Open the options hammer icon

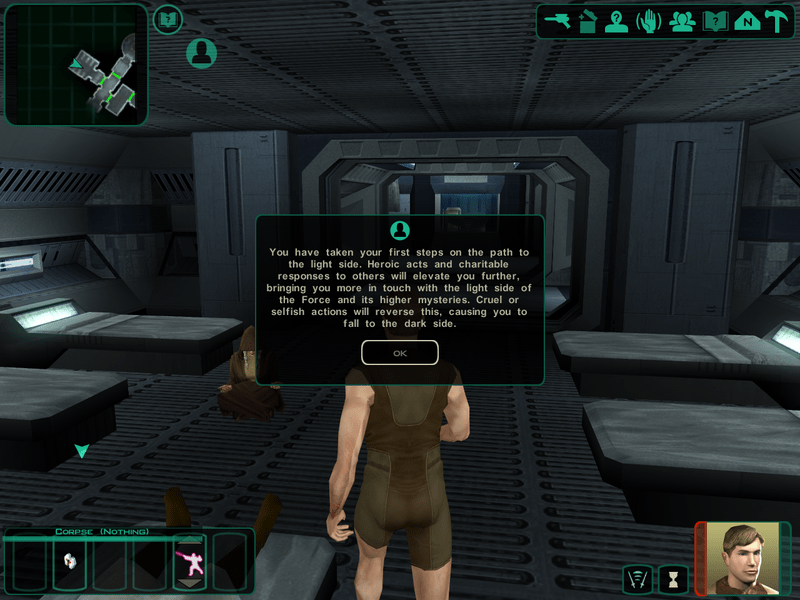point(776,21)
